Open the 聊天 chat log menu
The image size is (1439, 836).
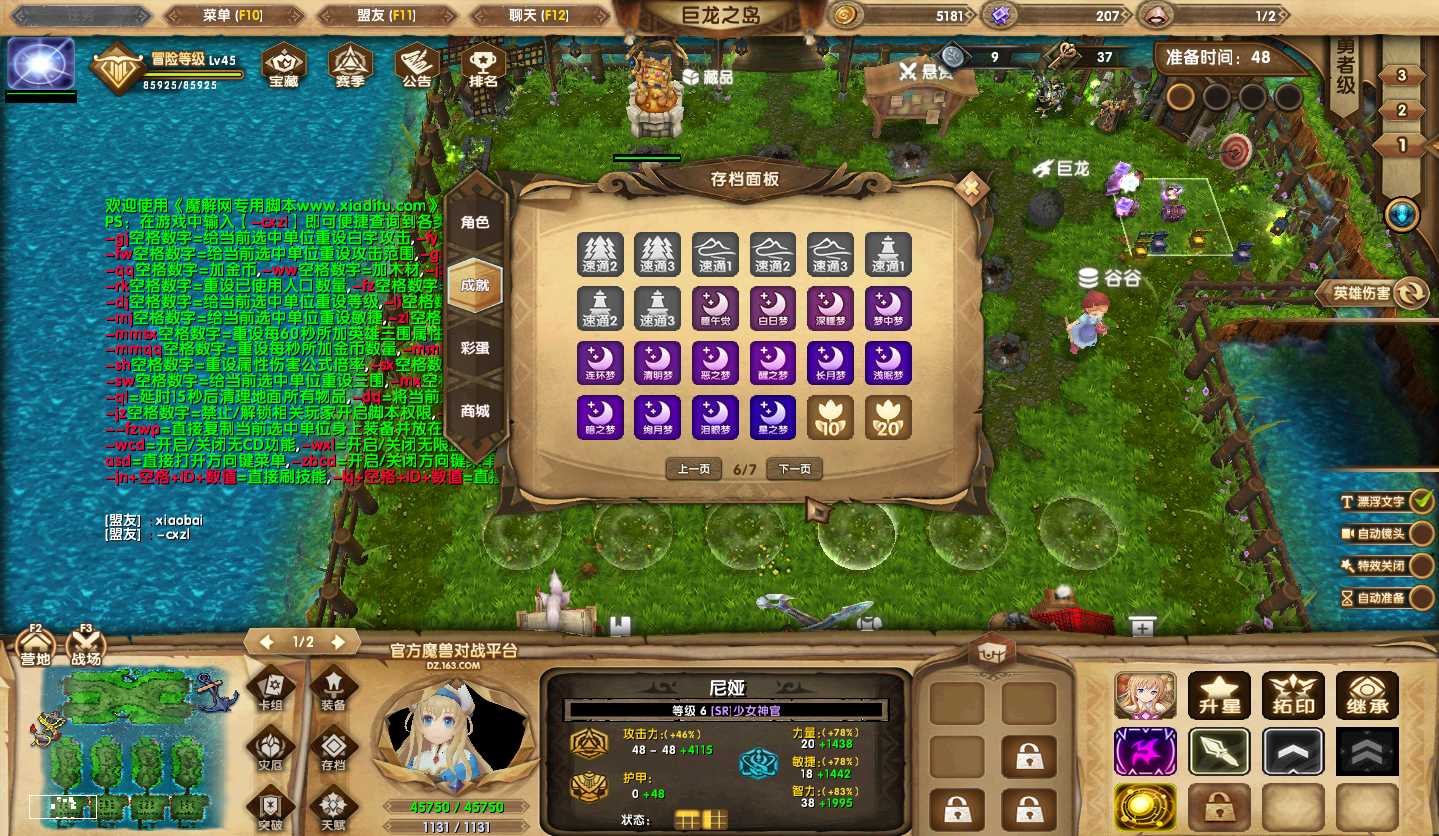tap(538, 15)
